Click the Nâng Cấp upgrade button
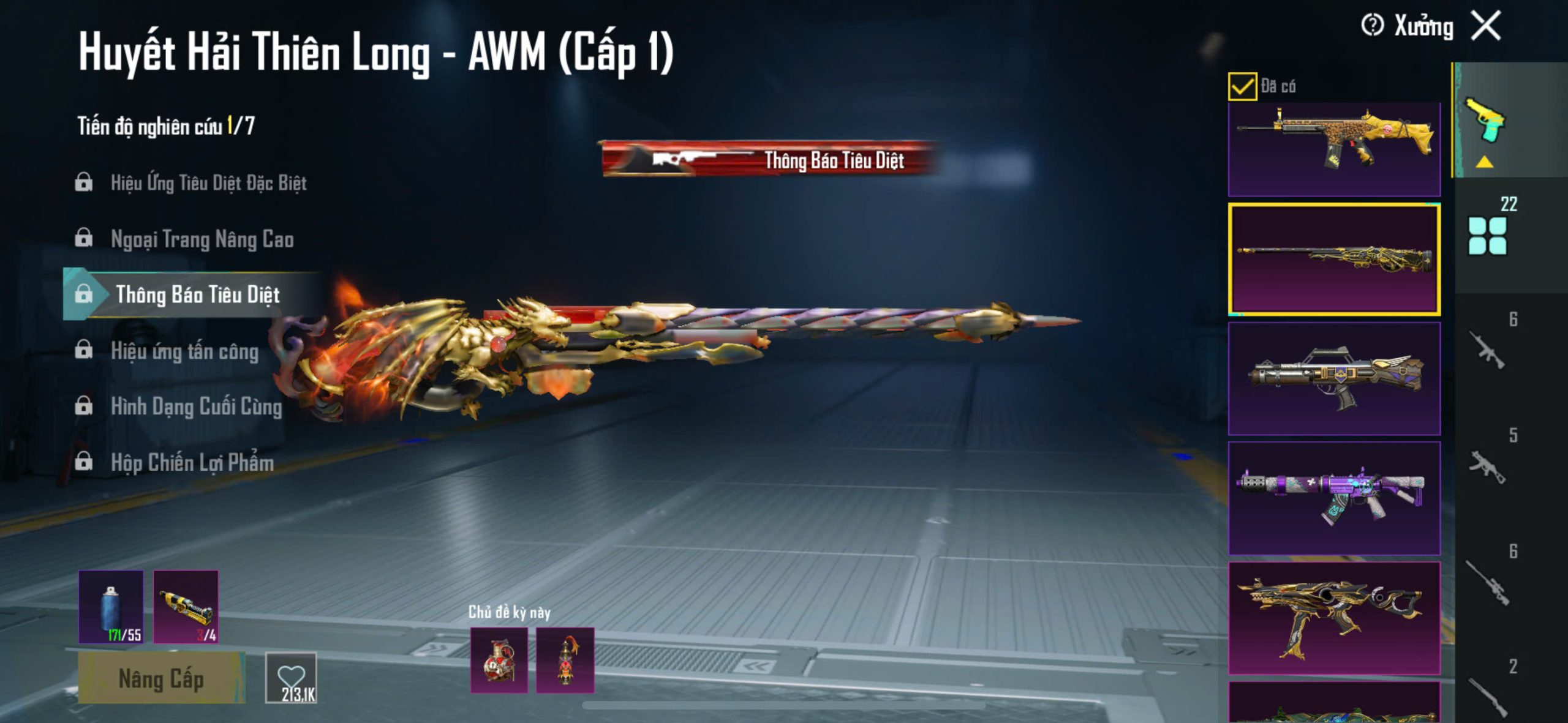The width and height of the screenshot is (1568, 723). pyautogui.click(x=161, y=678)
